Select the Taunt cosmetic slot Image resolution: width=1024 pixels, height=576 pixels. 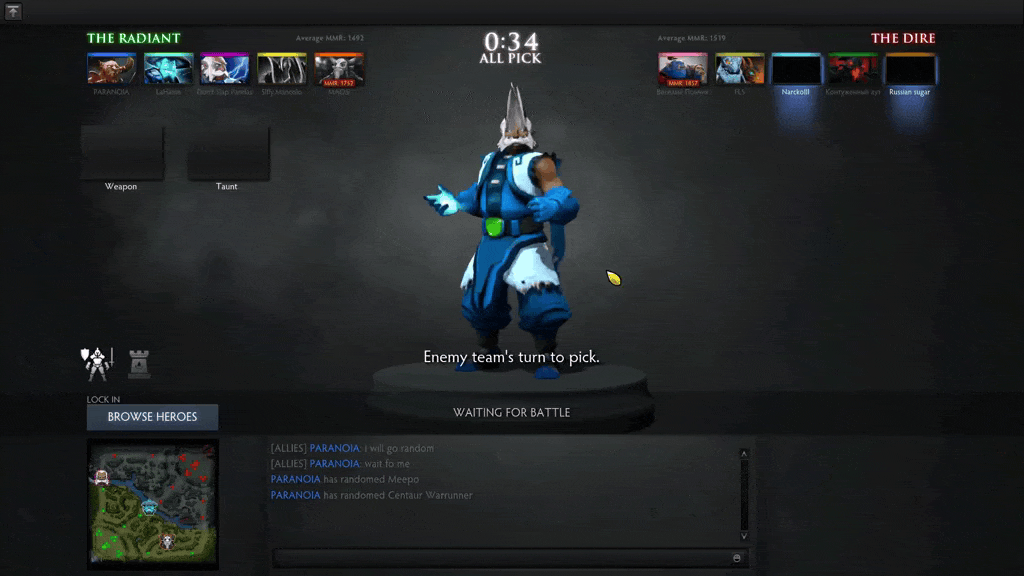(x=227, y=153)
